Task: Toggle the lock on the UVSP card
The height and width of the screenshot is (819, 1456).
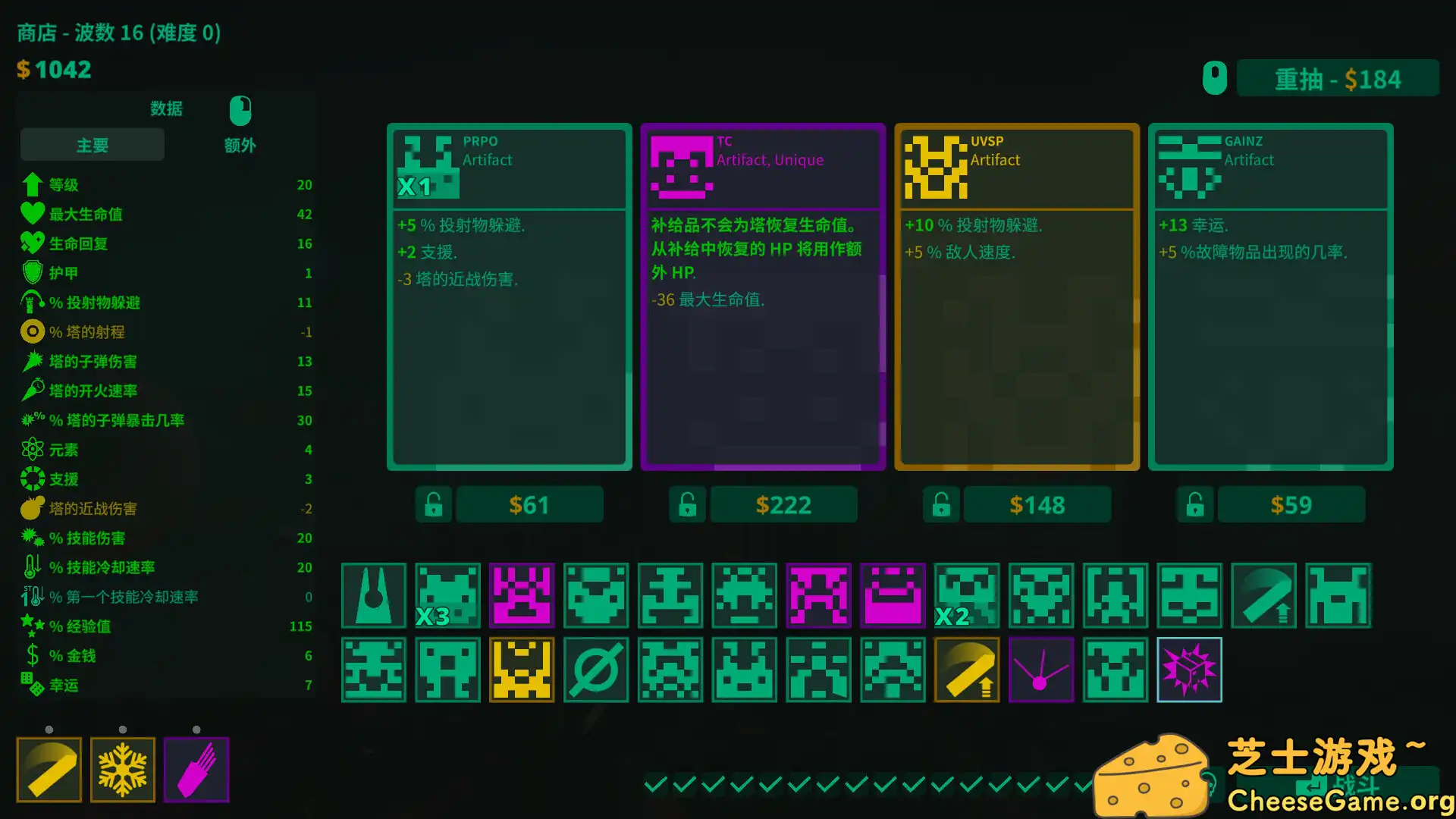Action: tap(940, 504)
